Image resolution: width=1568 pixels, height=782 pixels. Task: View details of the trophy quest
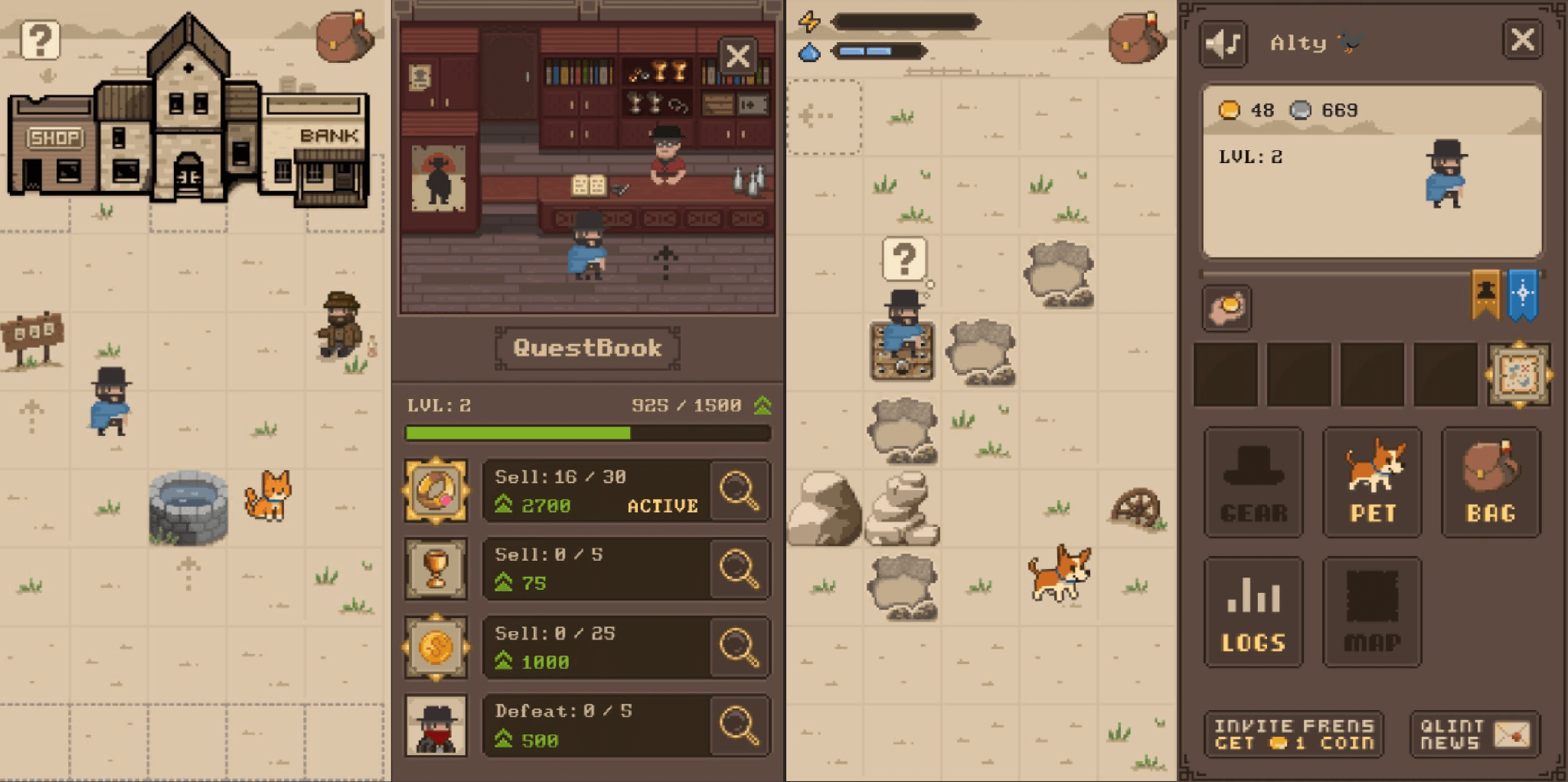pyautogui.click(x=739, y=569)
